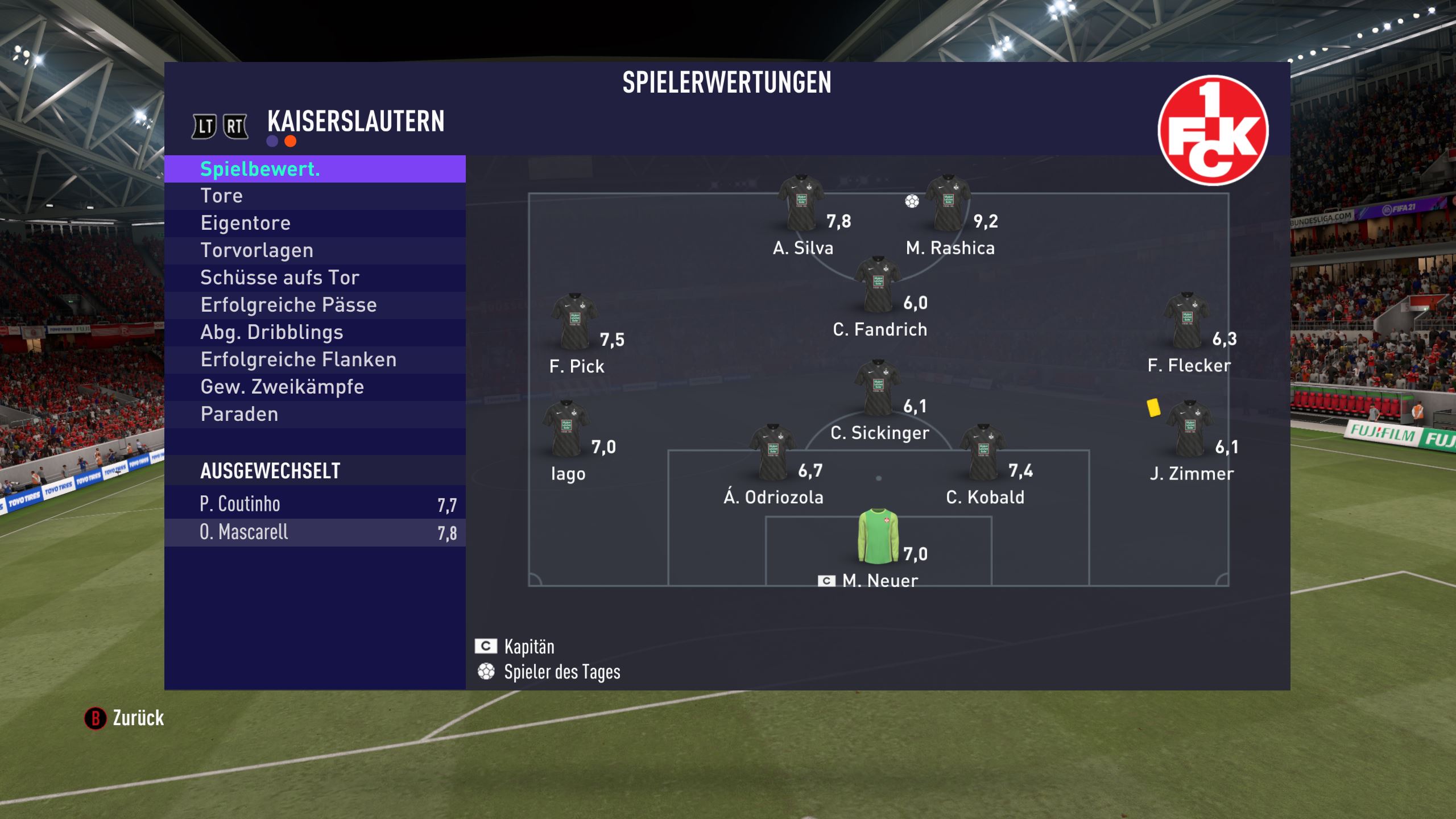The height and width of the screenshot is (819, 1456).
Task: Select M. Rashica's shirt on pitch
Action: 948,204
